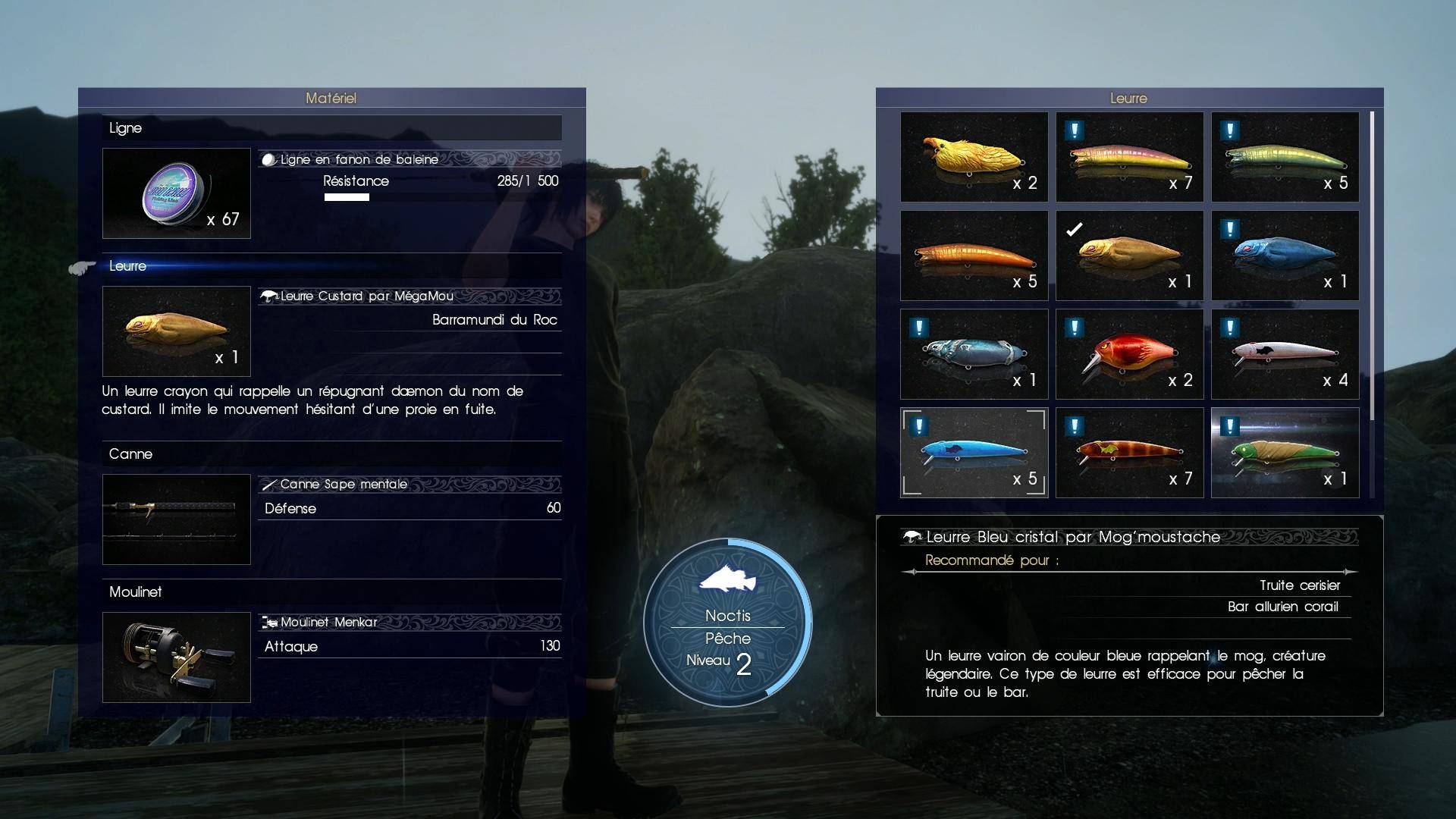Pick the yellow chocobo-shaped lure
The width and height of the screenshot is (1456, 819).
point(974,157)
